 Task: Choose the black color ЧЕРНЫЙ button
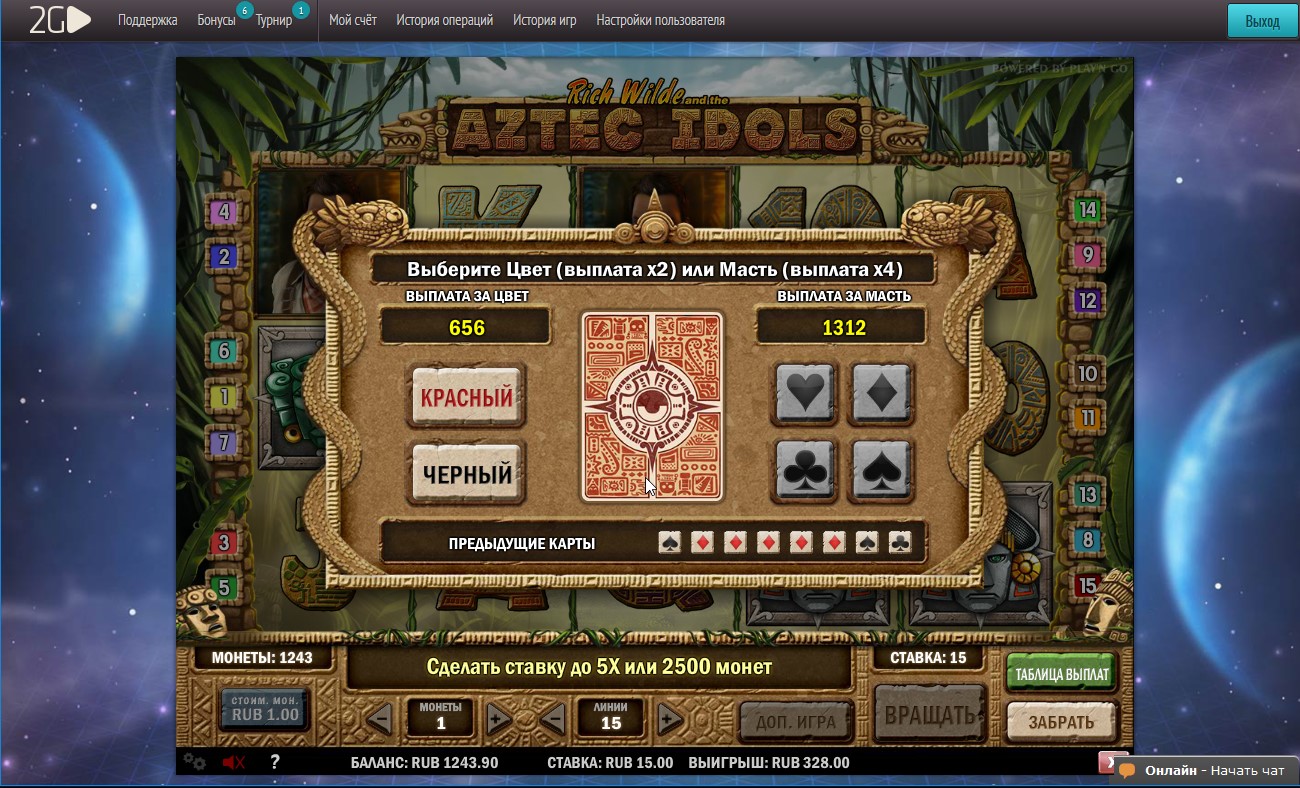coord(466,474)
